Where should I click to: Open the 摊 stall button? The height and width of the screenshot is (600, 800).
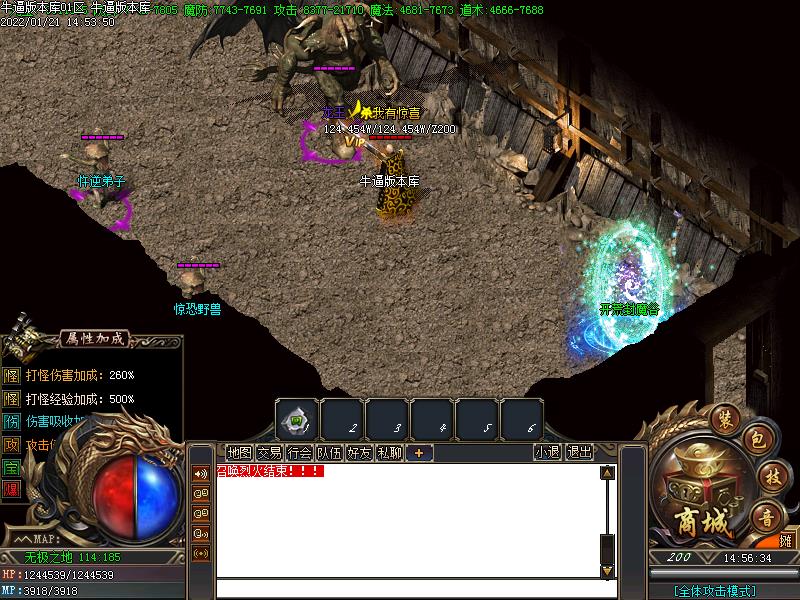[785, 541]
